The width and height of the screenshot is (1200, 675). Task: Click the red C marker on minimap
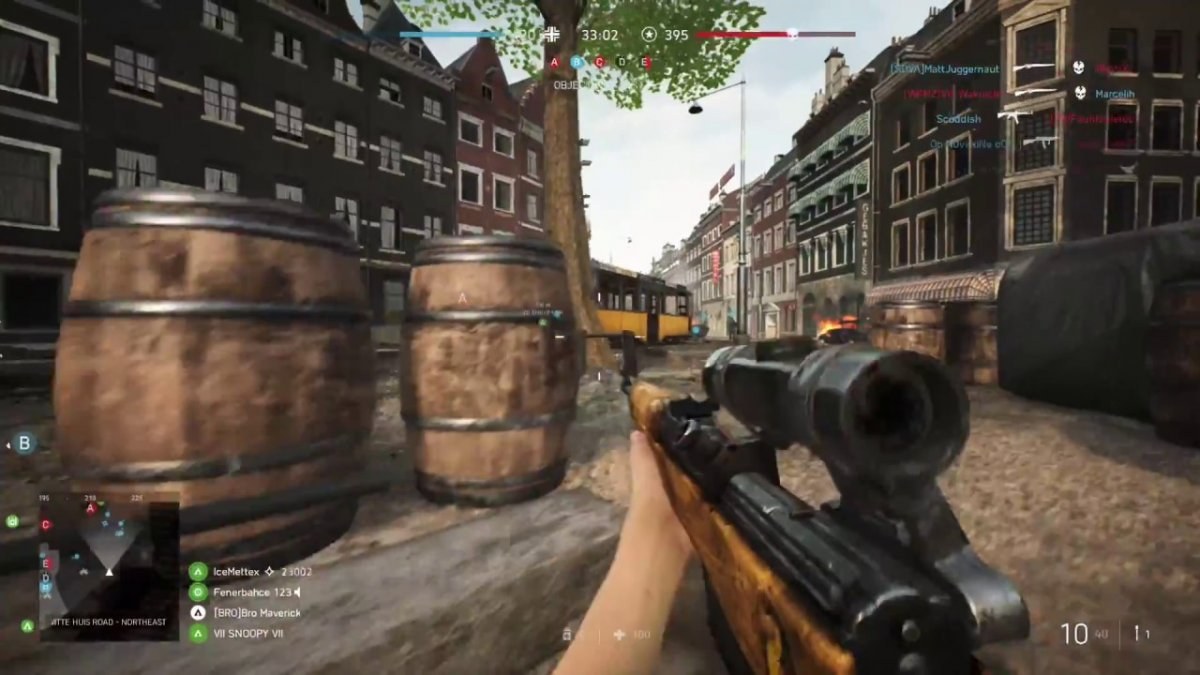(45, 524)
